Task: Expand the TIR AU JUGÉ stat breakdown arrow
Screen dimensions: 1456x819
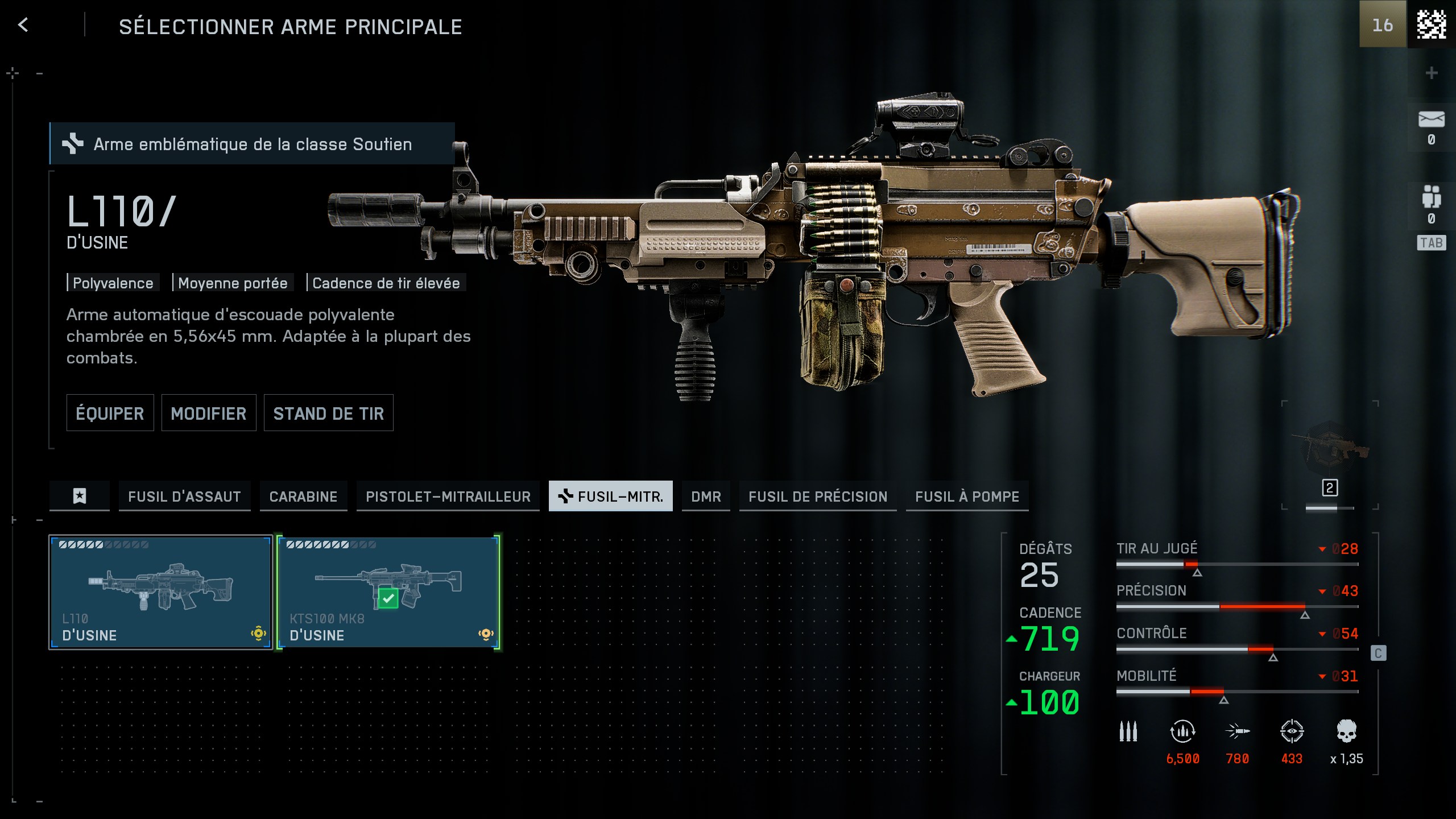Action: 1323,548
